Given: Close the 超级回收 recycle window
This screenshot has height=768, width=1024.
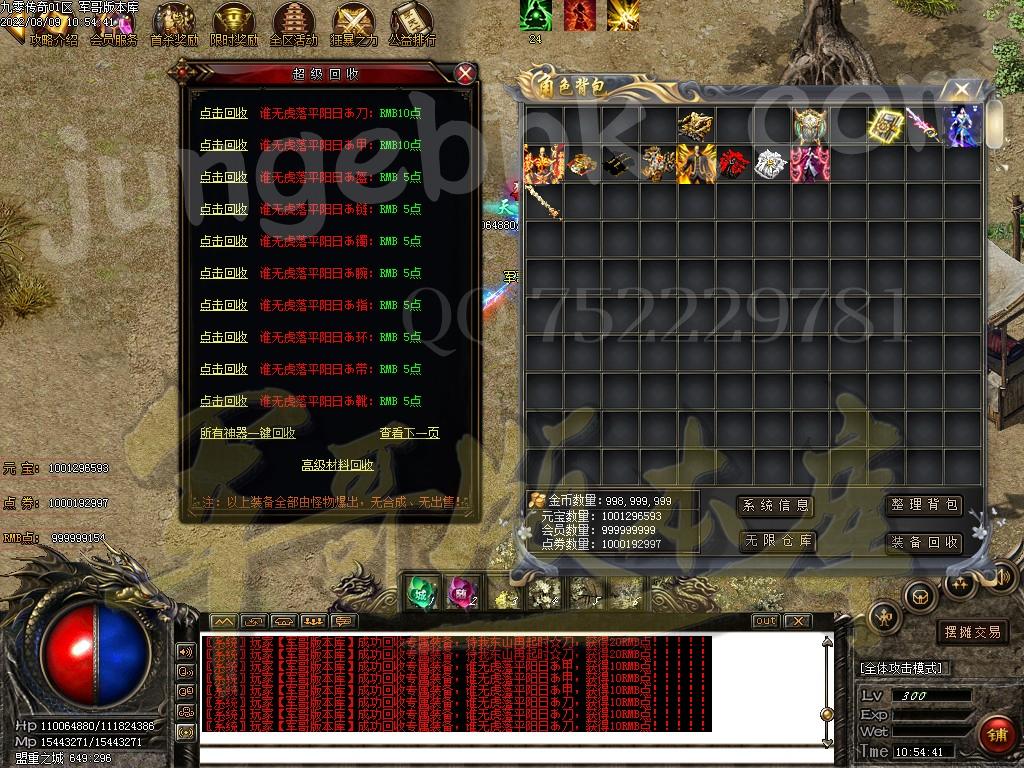Looking at the screenshot, I should coord(464,73).
